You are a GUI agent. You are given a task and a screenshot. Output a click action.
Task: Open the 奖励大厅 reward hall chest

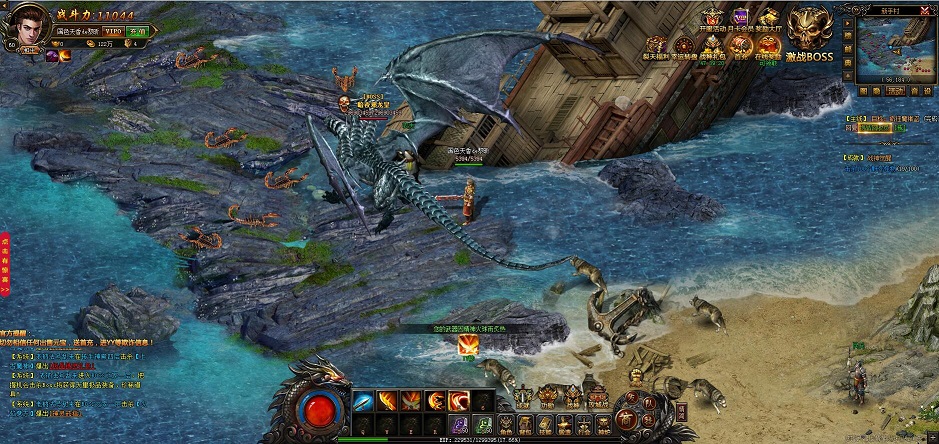(x=769, y=19)
